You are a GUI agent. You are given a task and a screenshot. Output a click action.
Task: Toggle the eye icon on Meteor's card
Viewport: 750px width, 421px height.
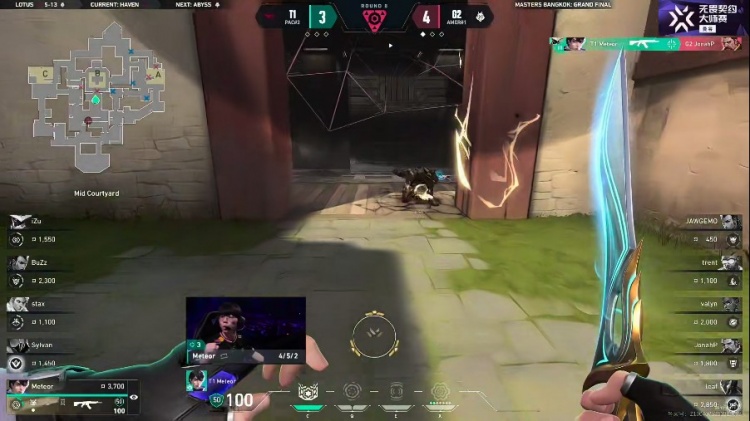click(134, 397)
